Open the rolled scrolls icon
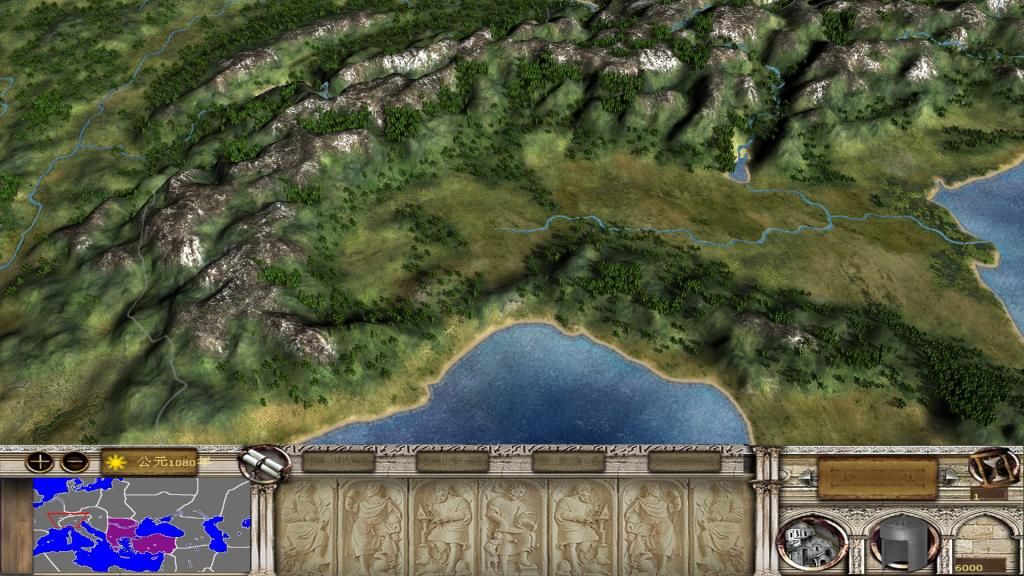Image resolution: width=1024 pixels, height=576 pixels. pos(265,463)
